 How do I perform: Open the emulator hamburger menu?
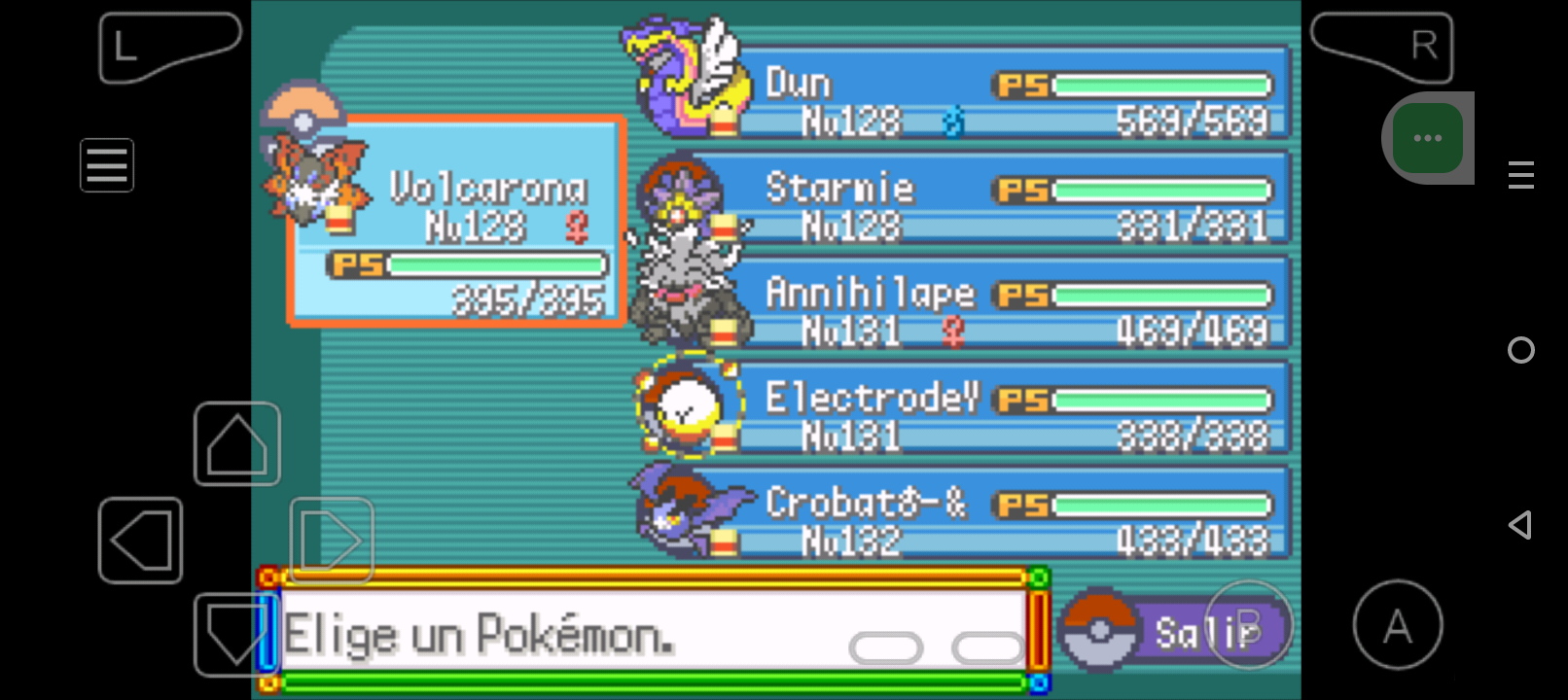(107, 165)
